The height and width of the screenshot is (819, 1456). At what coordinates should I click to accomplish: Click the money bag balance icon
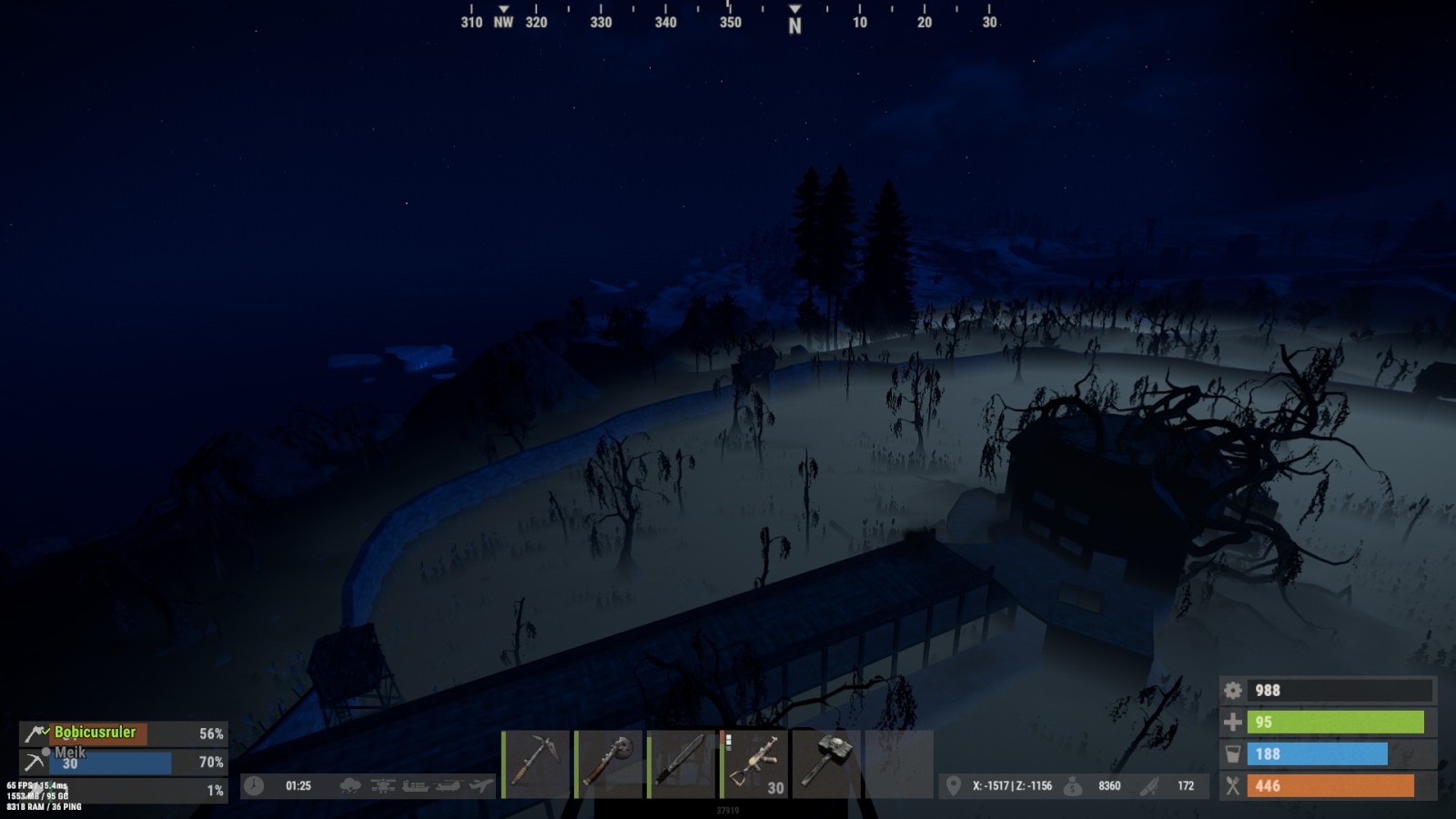(x=1074, y=786)
